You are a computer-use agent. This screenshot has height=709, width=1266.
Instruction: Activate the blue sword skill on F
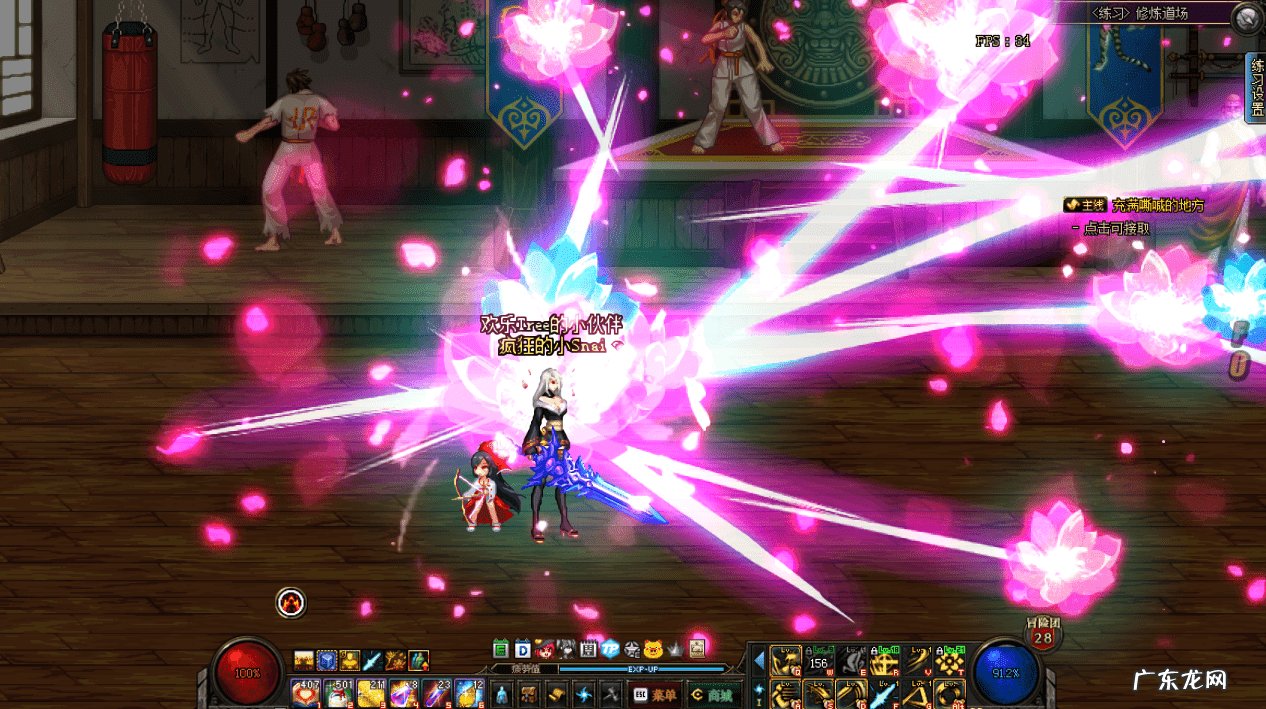(x=883, y=693)
